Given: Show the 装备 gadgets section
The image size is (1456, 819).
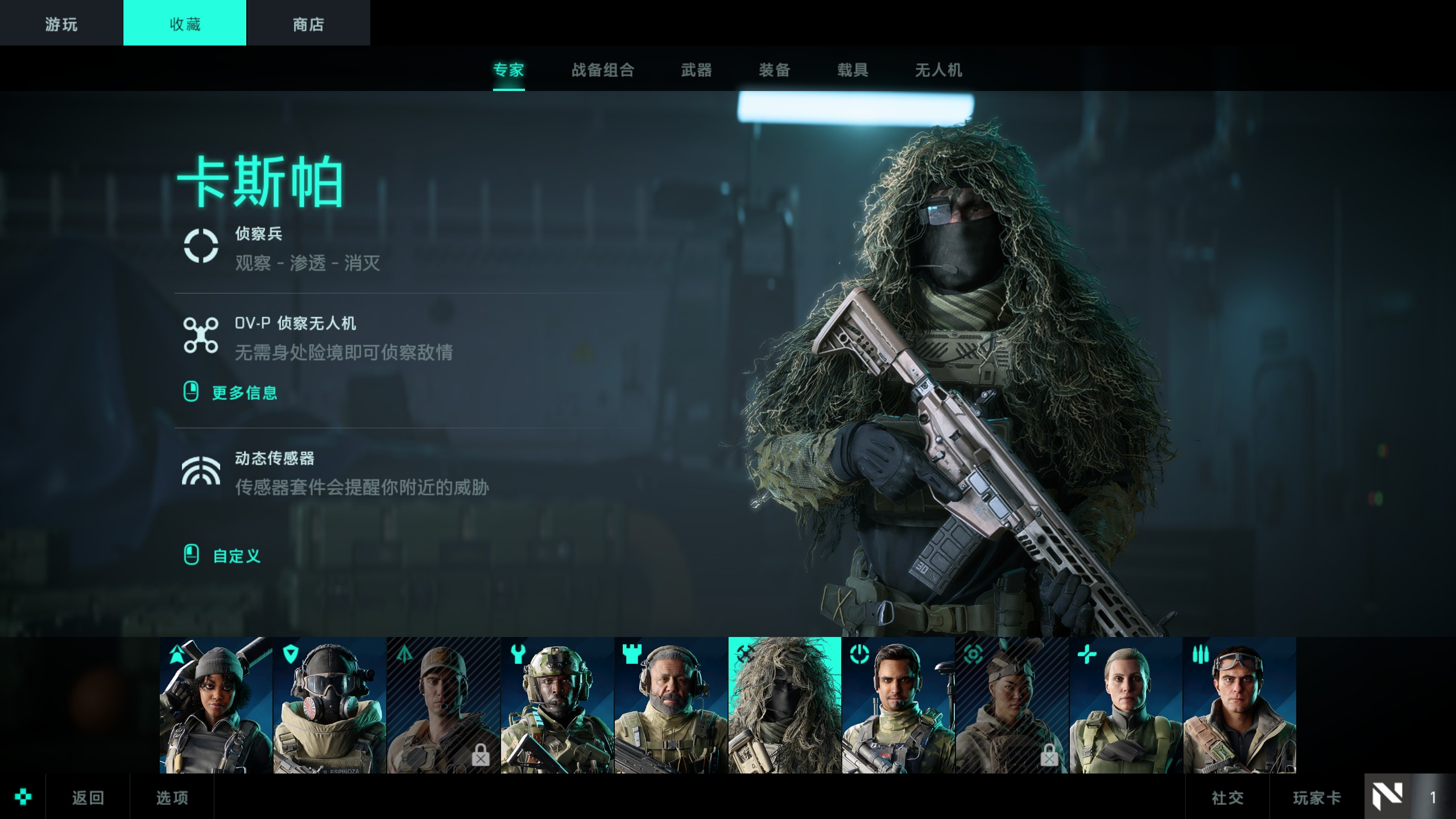Looking at the screenshot, I should 775,70.
